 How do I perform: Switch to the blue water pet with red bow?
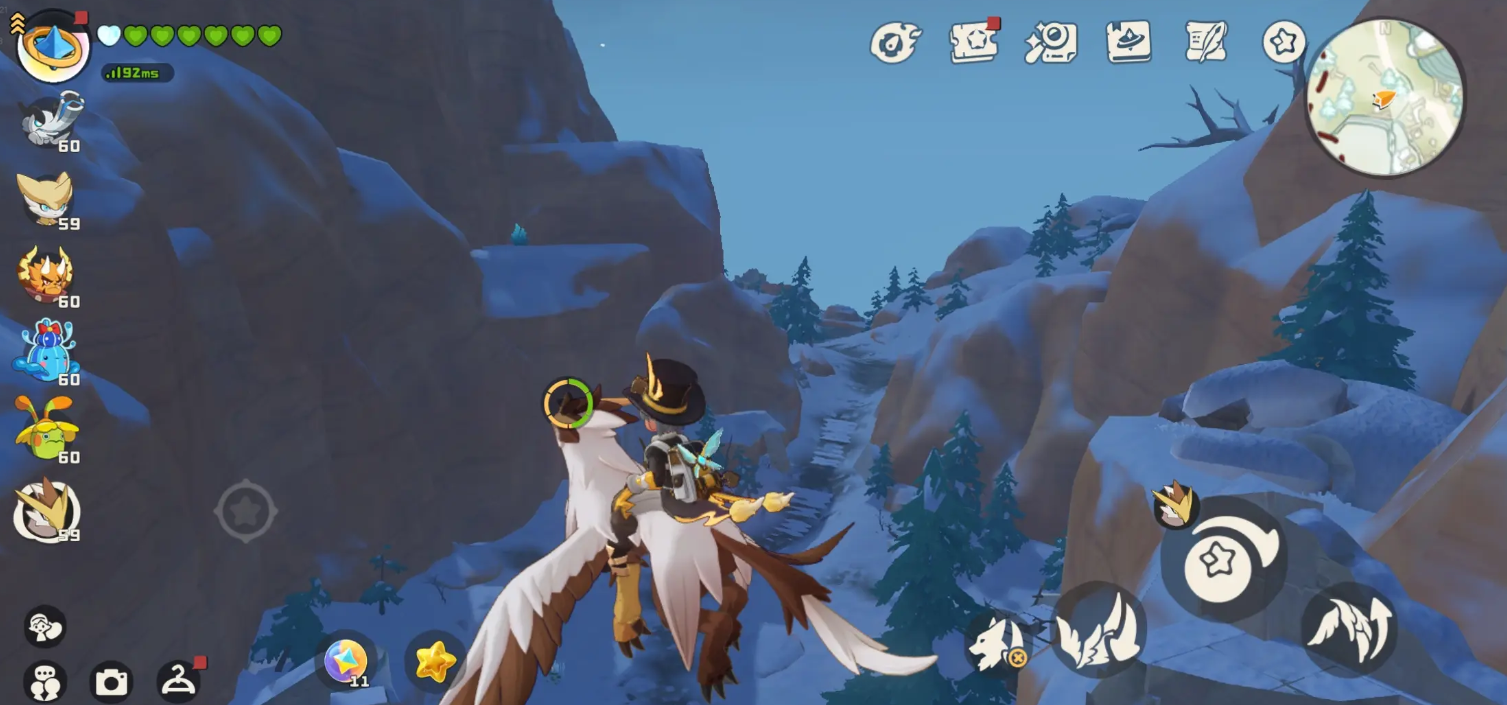click(x=46, y=351)
